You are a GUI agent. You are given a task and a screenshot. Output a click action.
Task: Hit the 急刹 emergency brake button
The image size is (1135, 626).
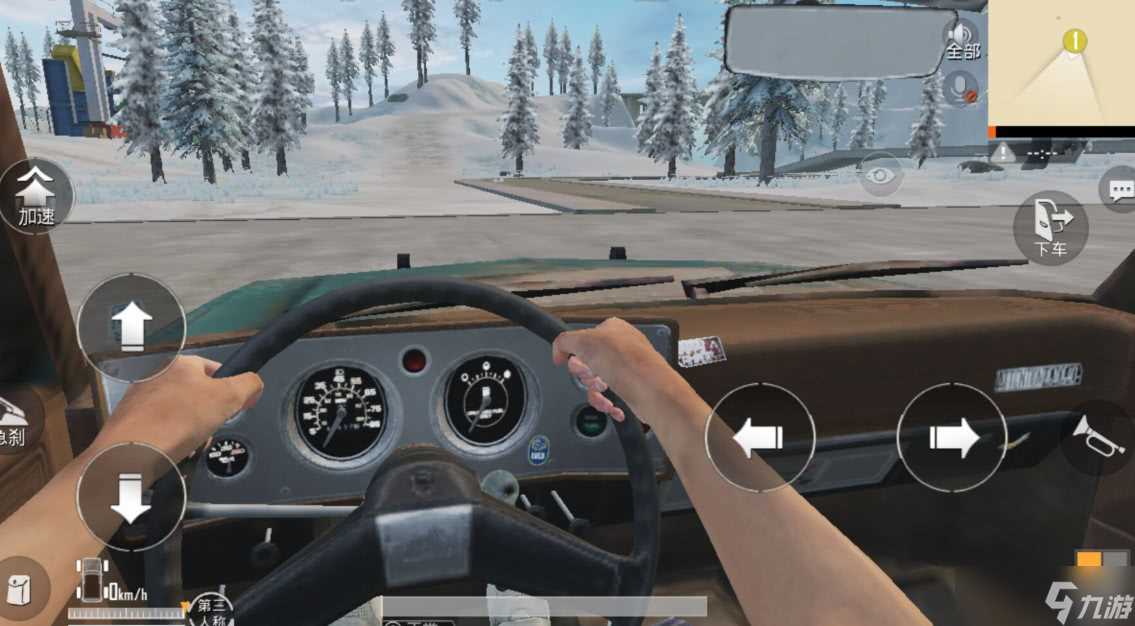(14, 420)
